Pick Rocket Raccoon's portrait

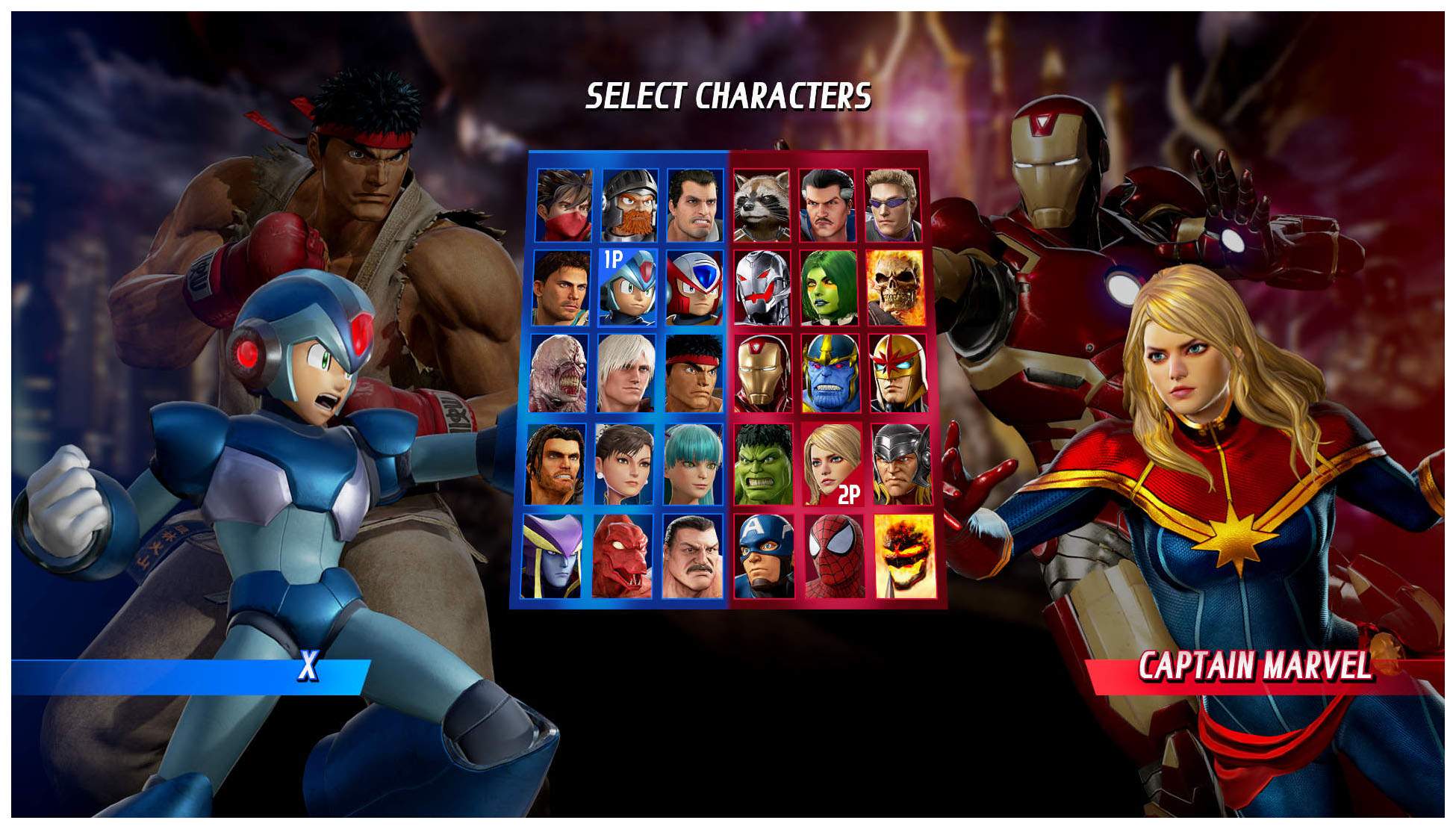(762, 205)
